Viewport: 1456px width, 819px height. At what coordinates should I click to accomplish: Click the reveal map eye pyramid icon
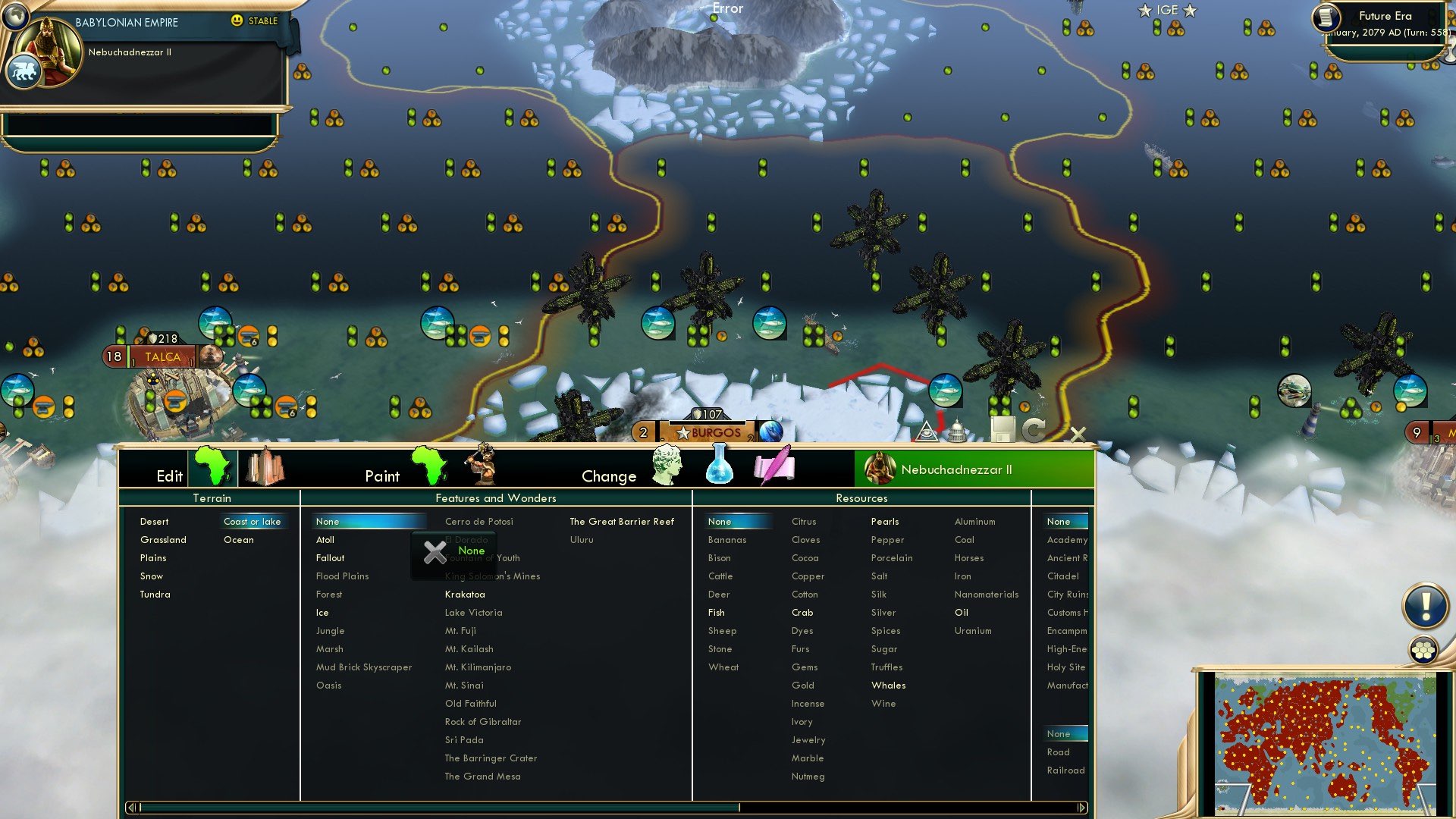pos(927,432)
